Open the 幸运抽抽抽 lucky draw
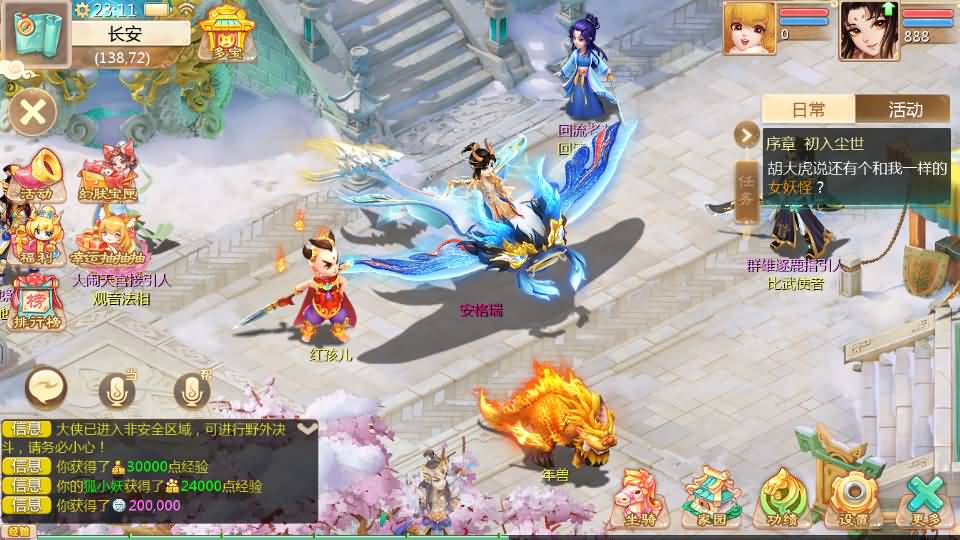Image resolution: width=960 pixels, height=540 pixels. click(x=108, y=240)
